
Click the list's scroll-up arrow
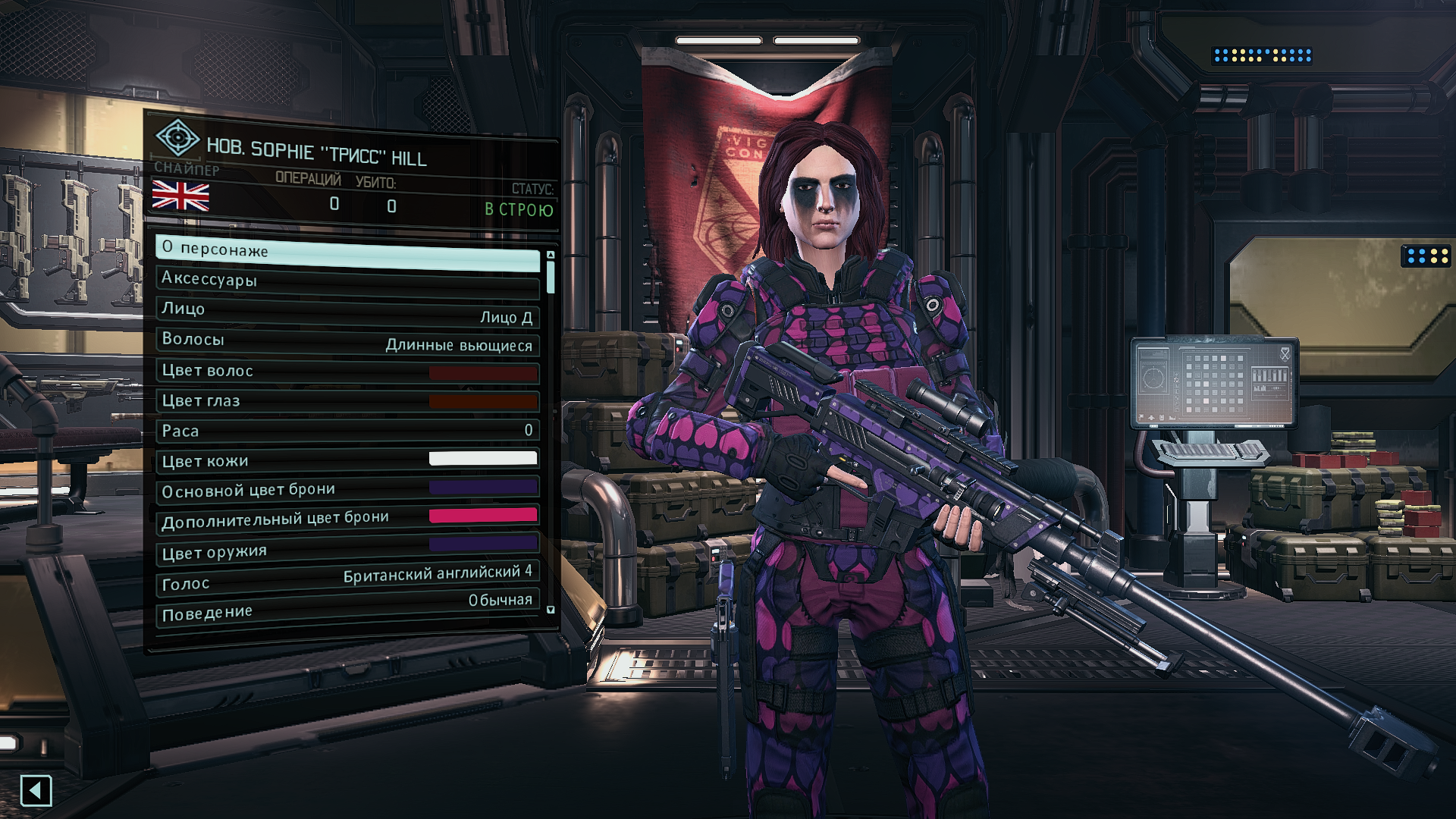click(551, 256)
